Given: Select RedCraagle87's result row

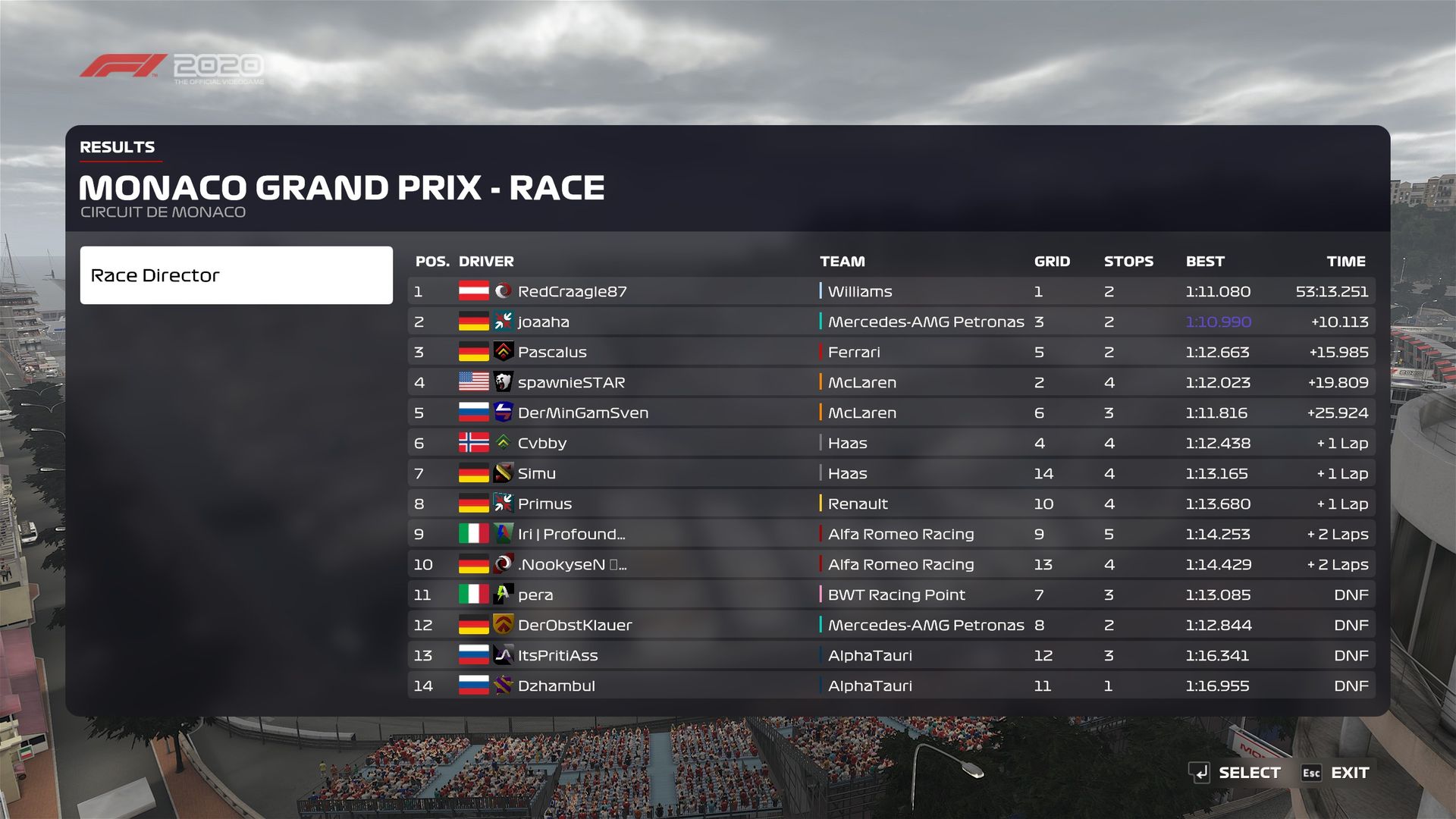Looking at the screenshot, I should 891,291.
